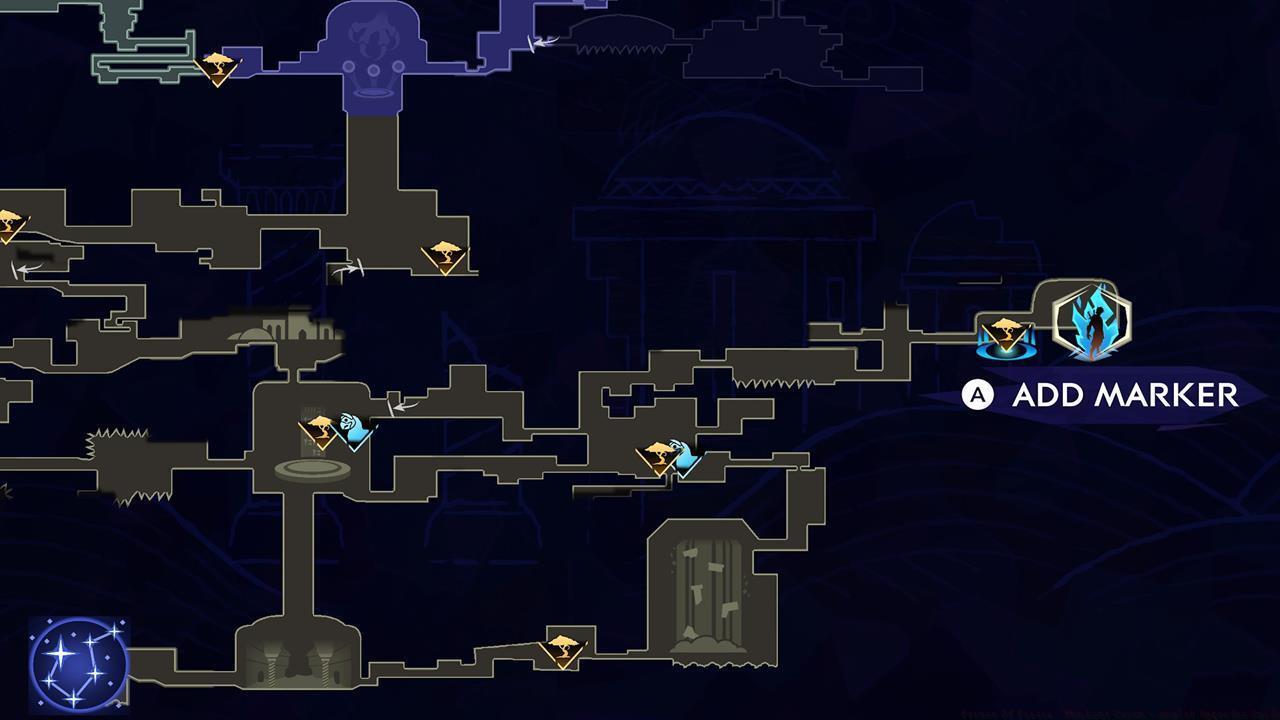The width and height of the screenshot is (1280, 720).
Task: Click the flea icon beside the central bench
Action: click(x=352, y=428)
